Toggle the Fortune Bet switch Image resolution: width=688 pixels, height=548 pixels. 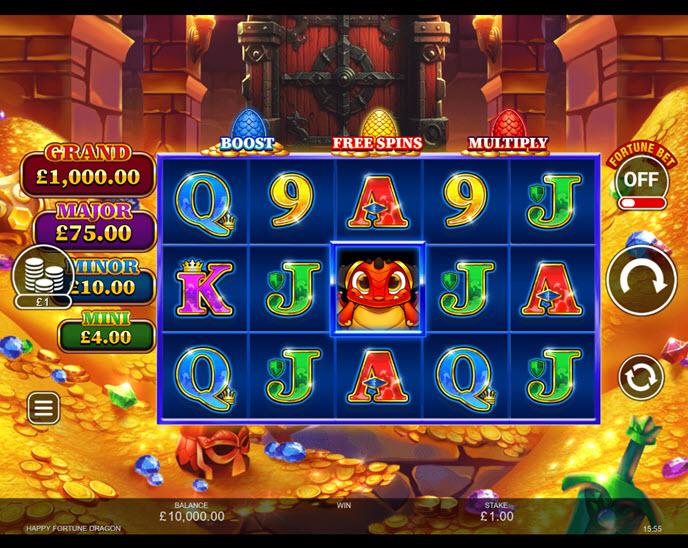(x=641, y=203)
